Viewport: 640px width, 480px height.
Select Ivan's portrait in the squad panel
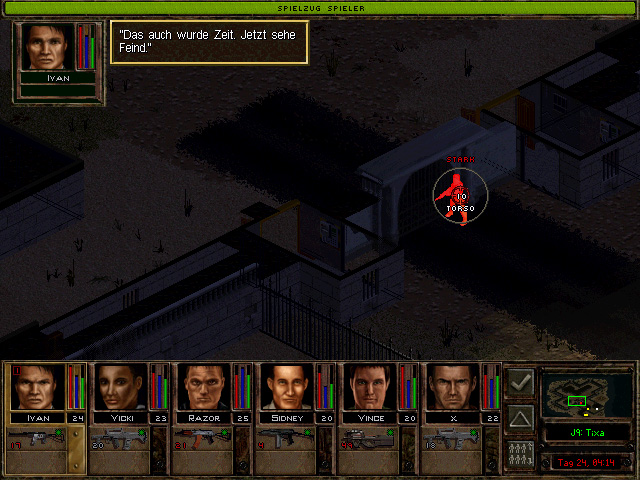point(38,387)
